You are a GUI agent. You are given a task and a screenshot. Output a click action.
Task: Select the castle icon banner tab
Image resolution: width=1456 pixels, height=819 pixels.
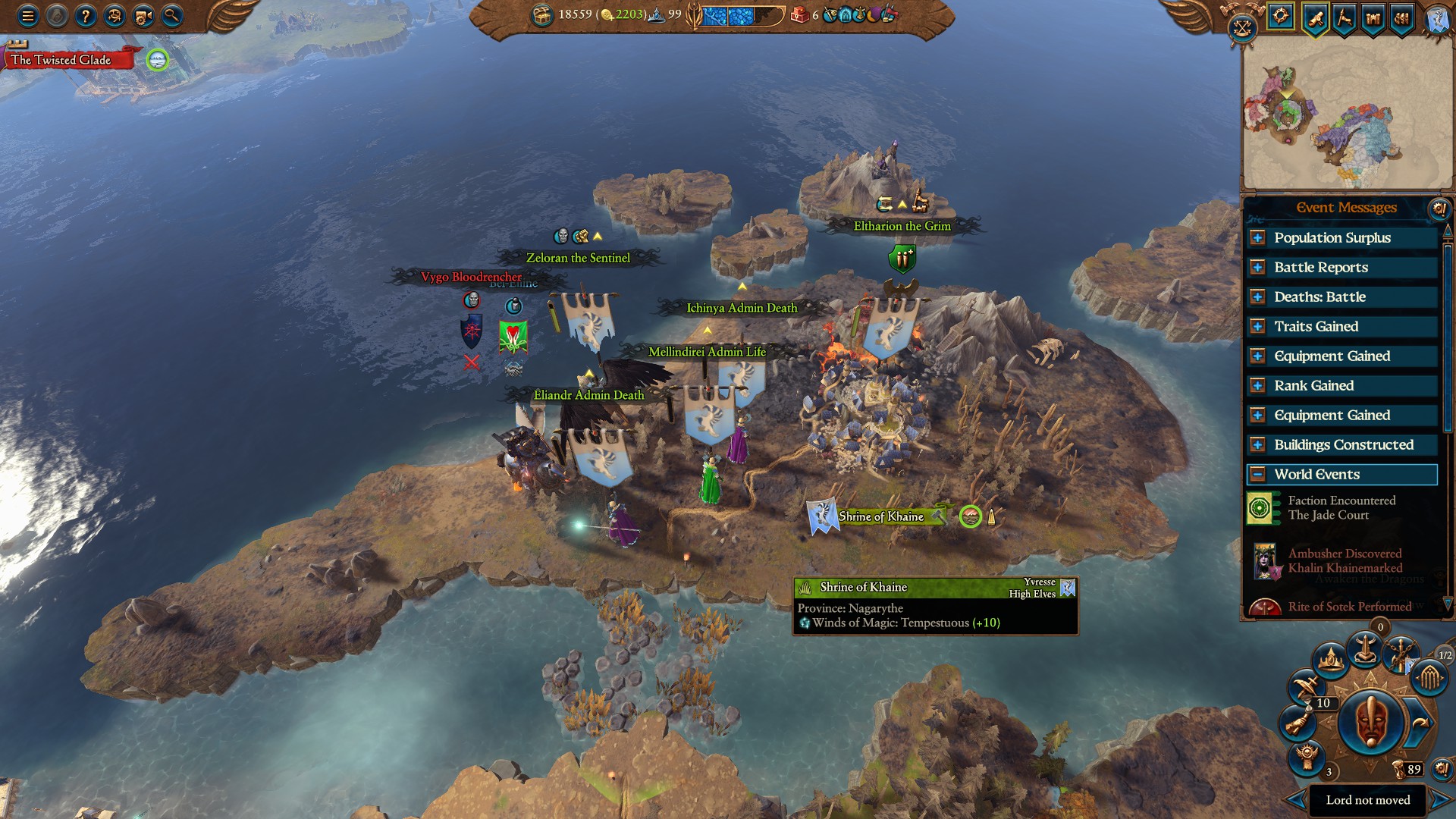pos(1373,17)
